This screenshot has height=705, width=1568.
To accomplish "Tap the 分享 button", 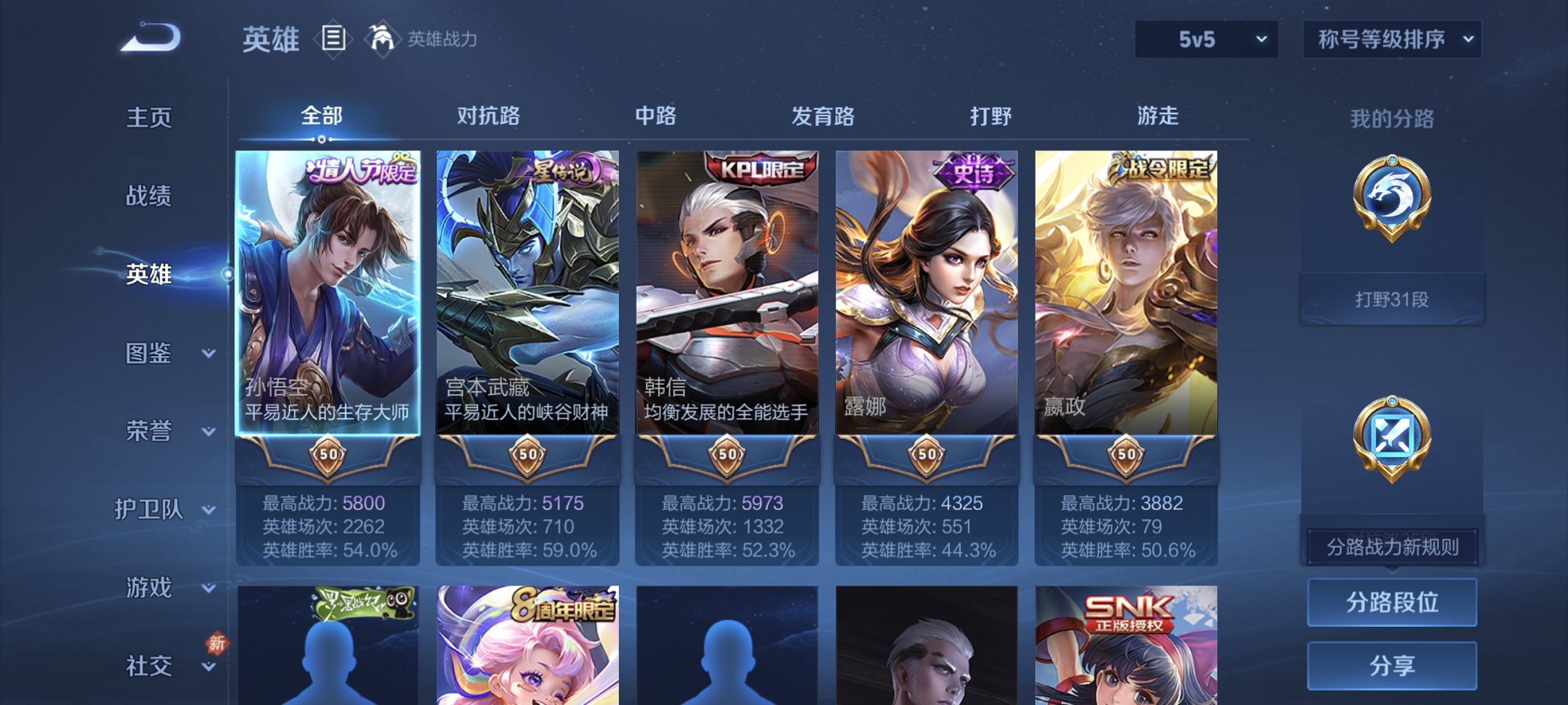I will (x=1392, y=666).
